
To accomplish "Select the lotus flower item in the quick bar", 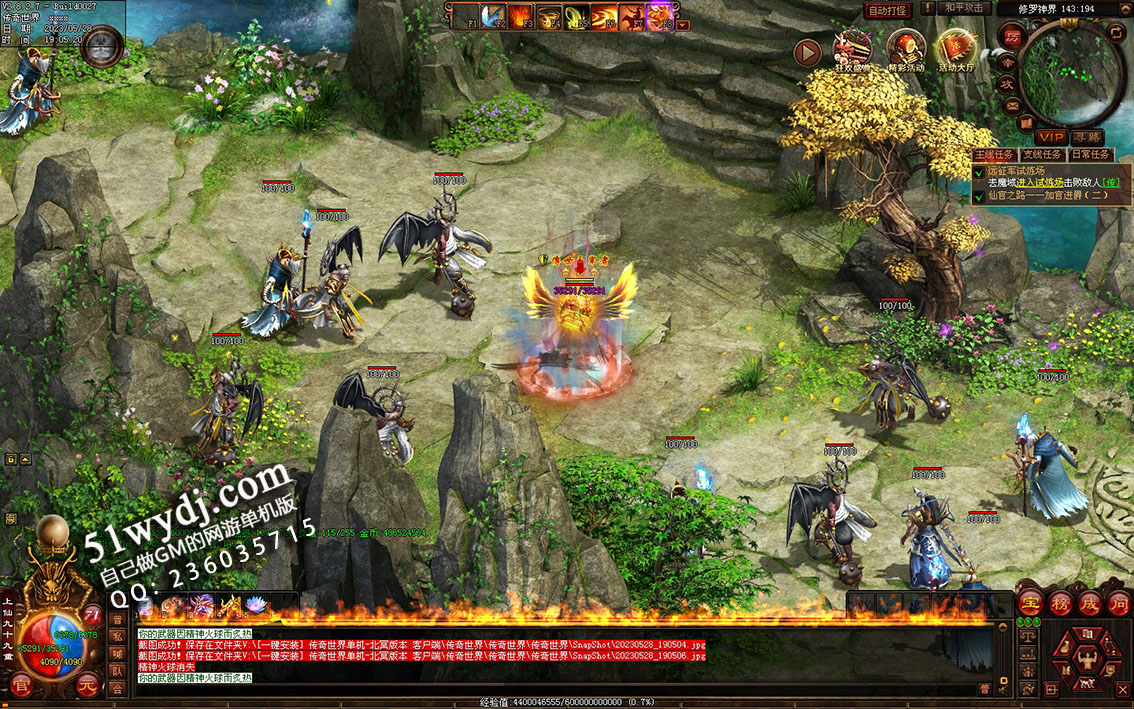I will (x=254, y=605).
